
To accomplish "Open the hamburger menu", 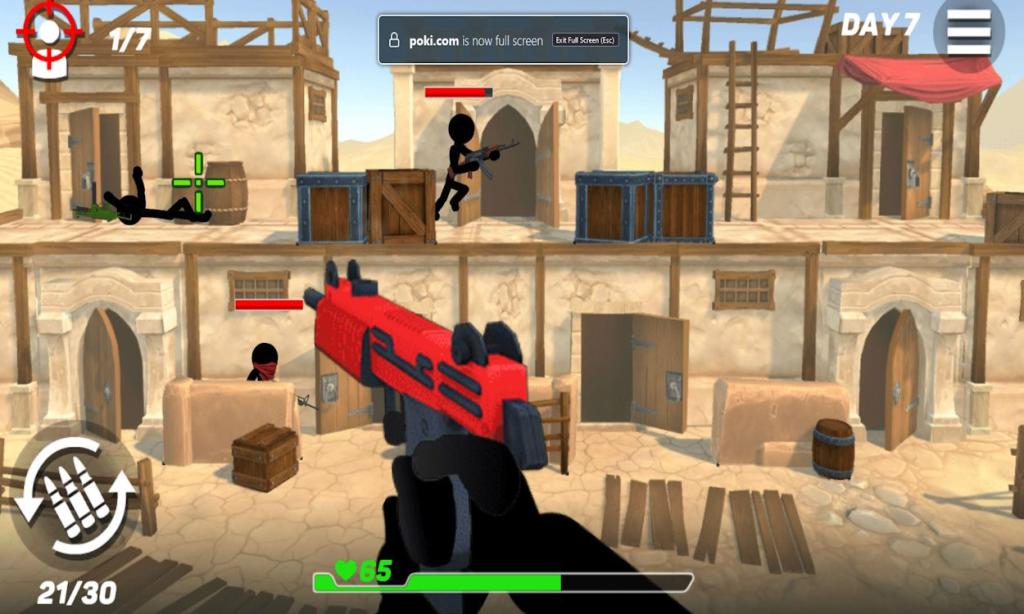I will (x=968, y=32).
